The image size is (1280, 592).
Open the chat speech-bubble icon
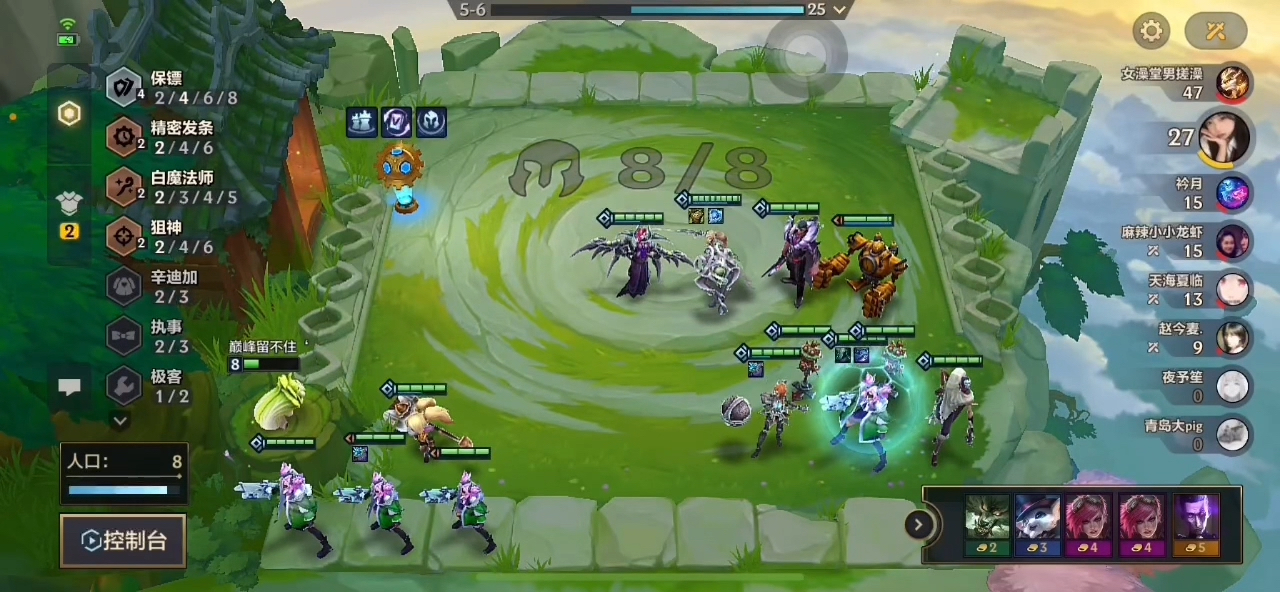[x=69, y=388]
